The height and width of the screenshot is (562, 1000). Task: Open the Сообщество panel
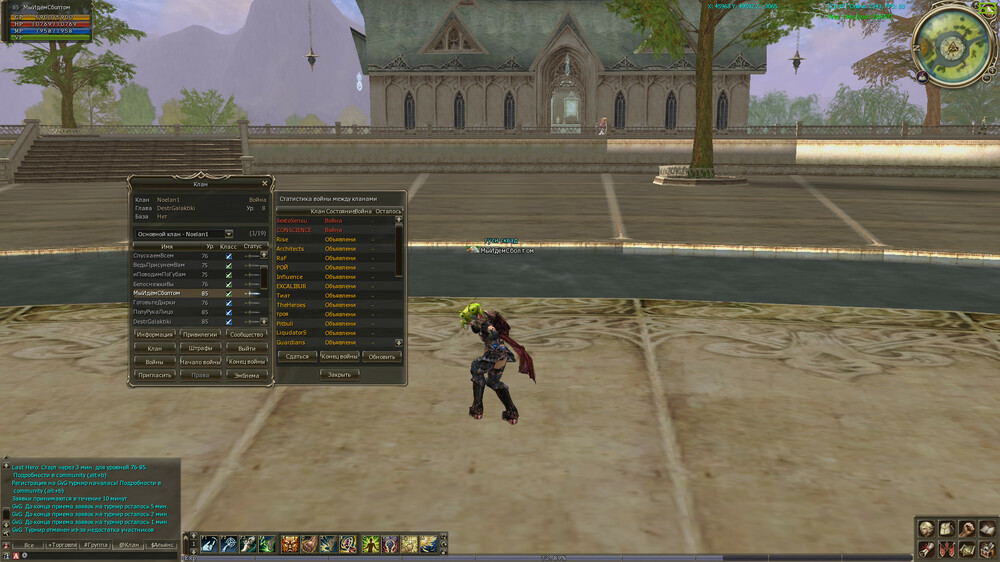click(x=247, y=334)
